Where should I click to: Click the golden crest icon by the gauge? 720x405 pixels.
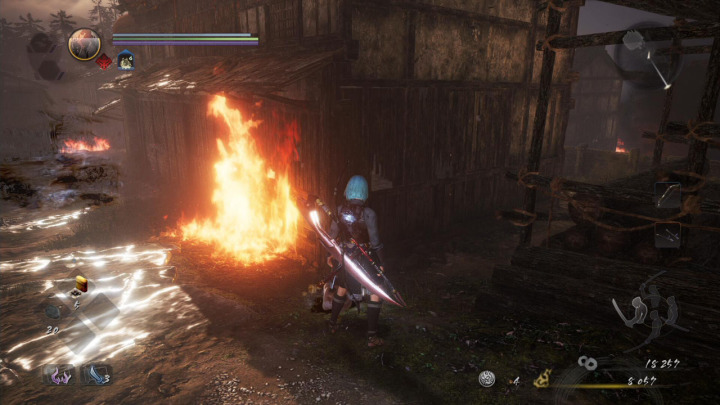coord(544,377)
